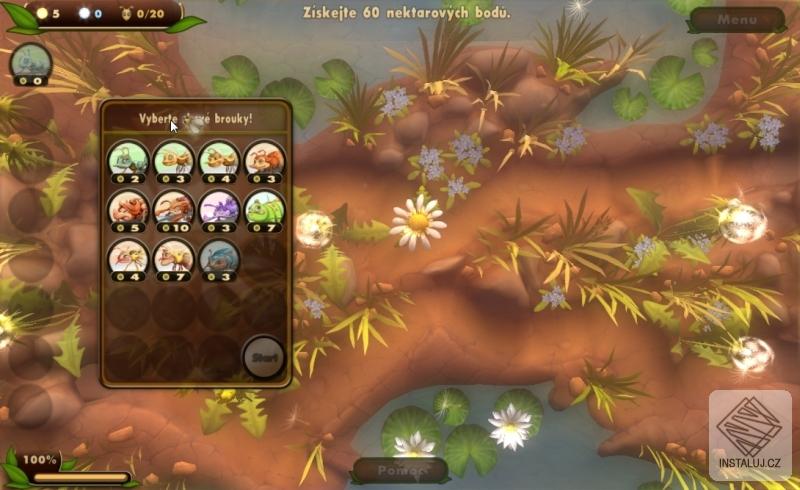800x490 pixels.
Task: Open the Pomoc help button
Action: [x=398, y=469]
